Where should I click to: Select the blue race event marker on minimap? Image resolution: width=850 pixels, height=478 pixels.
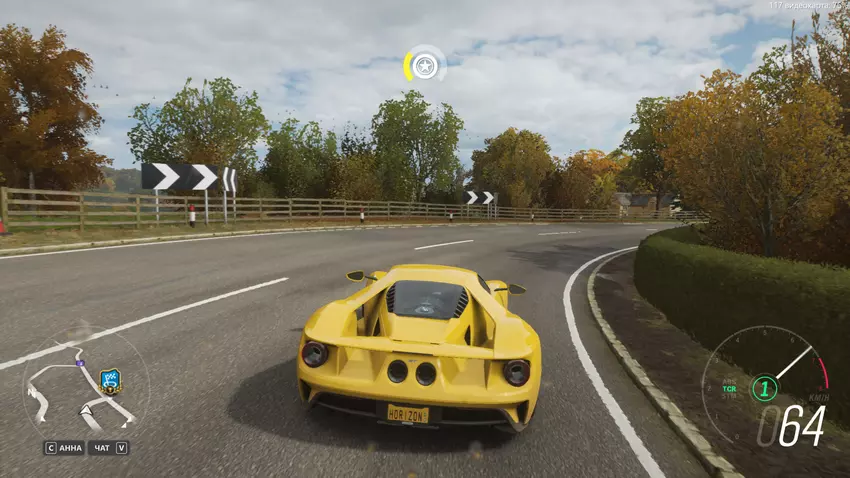click(x=111, y=380)
